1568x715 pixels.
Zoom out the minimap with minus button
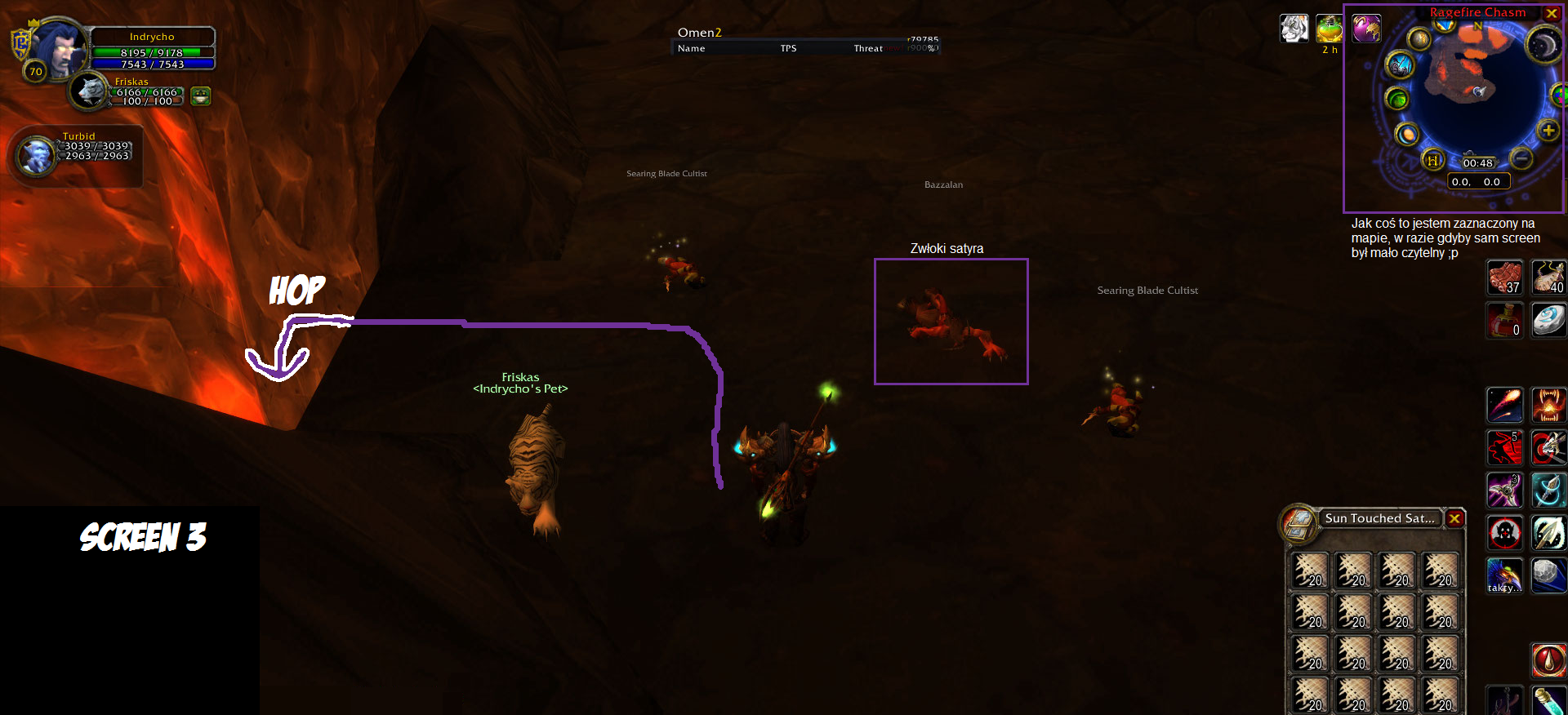click(x=1521, y=158)
